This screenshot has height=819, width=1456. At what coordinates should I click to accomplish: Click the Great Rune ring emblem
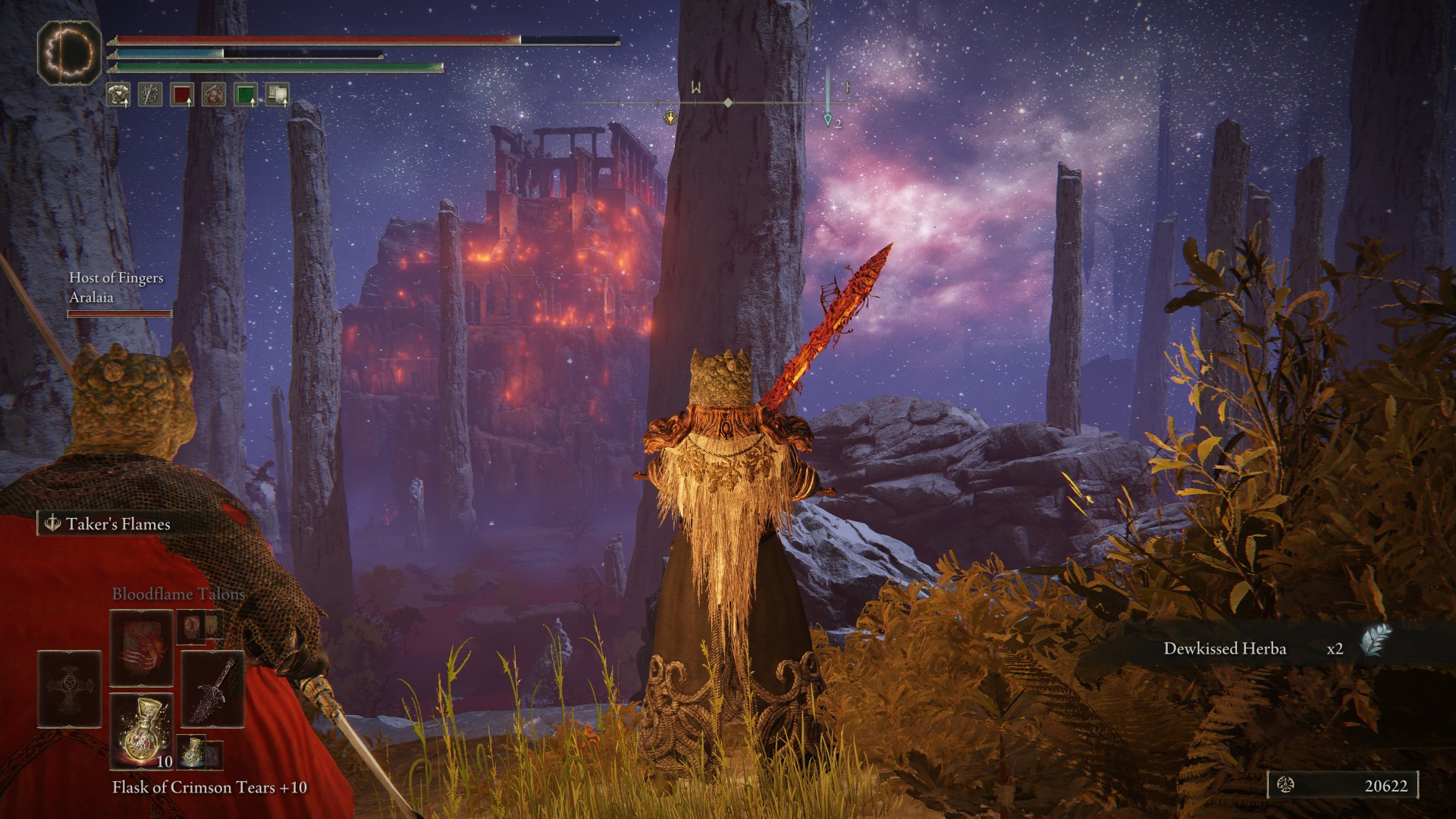(x=69, y=52)
